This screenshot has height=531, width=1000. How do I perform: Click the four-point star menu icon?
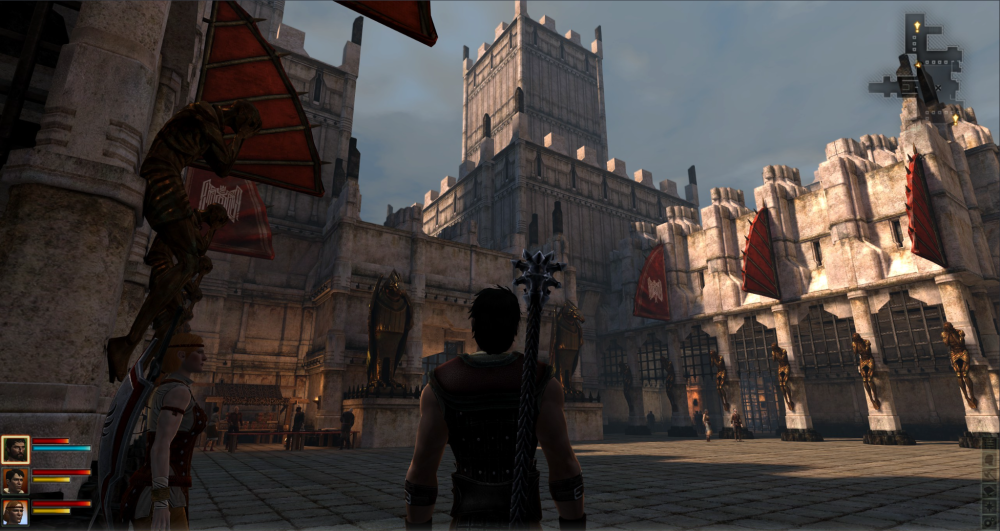tap(990, 506)
